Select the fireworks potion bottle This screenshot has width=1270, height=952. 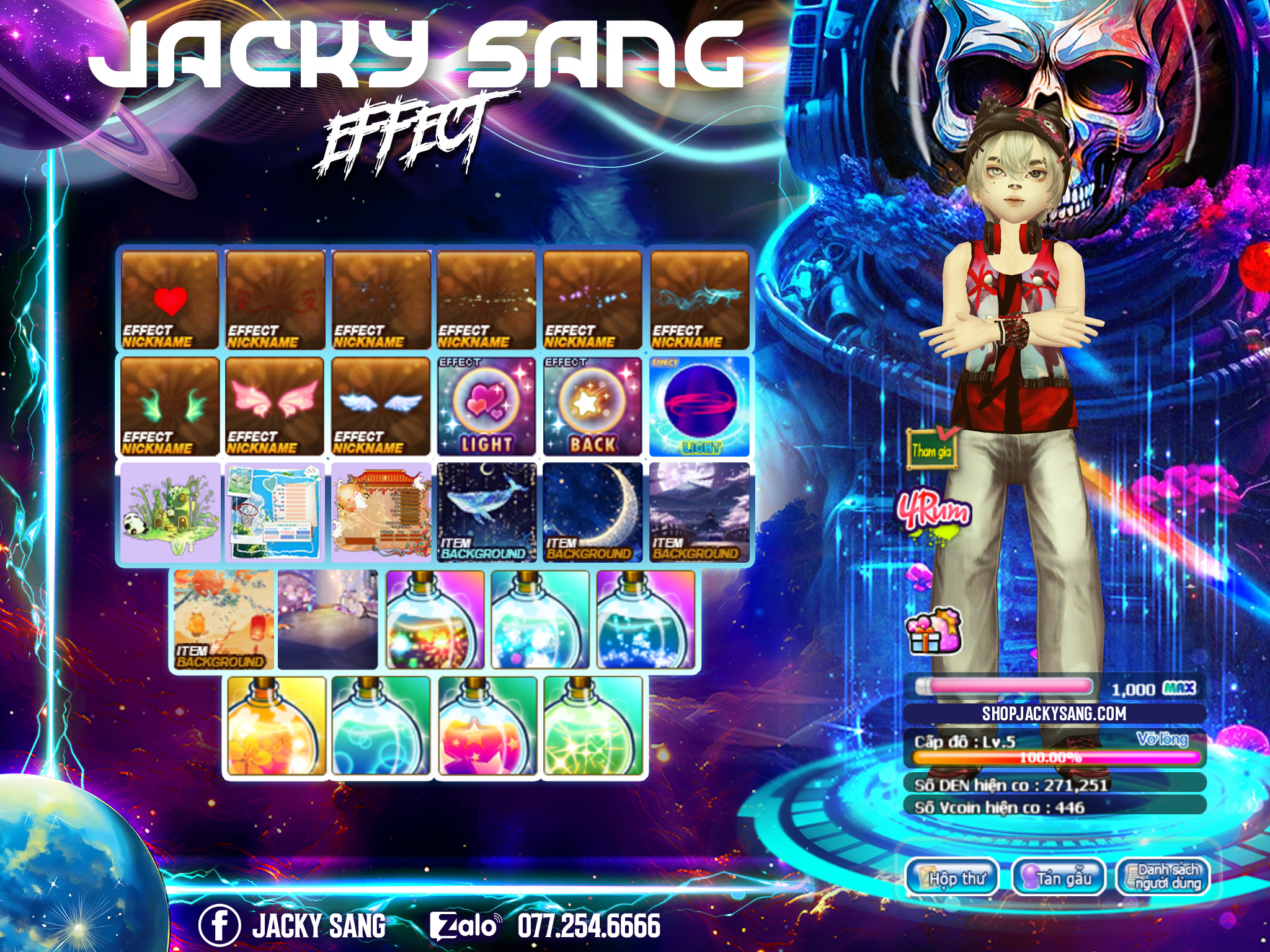coord(435,620)
